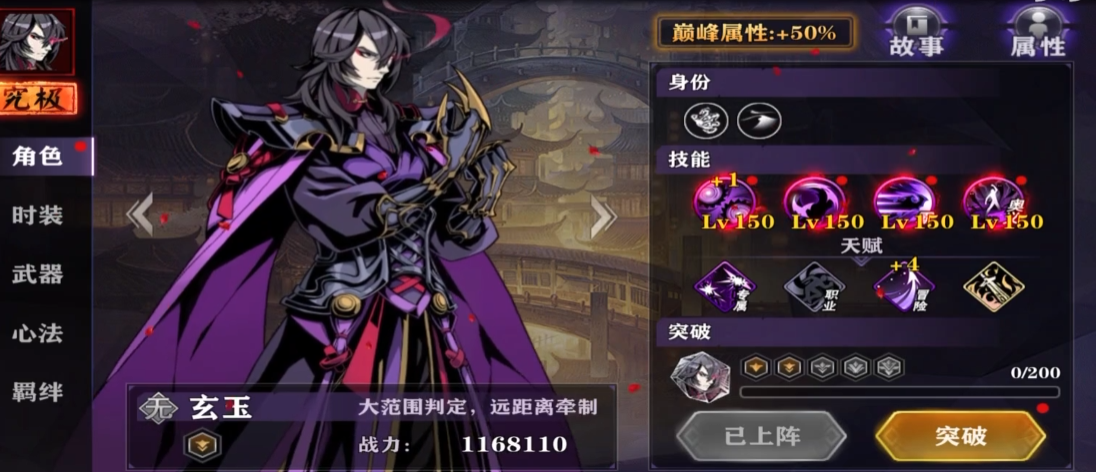
Task: Select the 武器 weapon tab
Action: [x=38, y=273]
